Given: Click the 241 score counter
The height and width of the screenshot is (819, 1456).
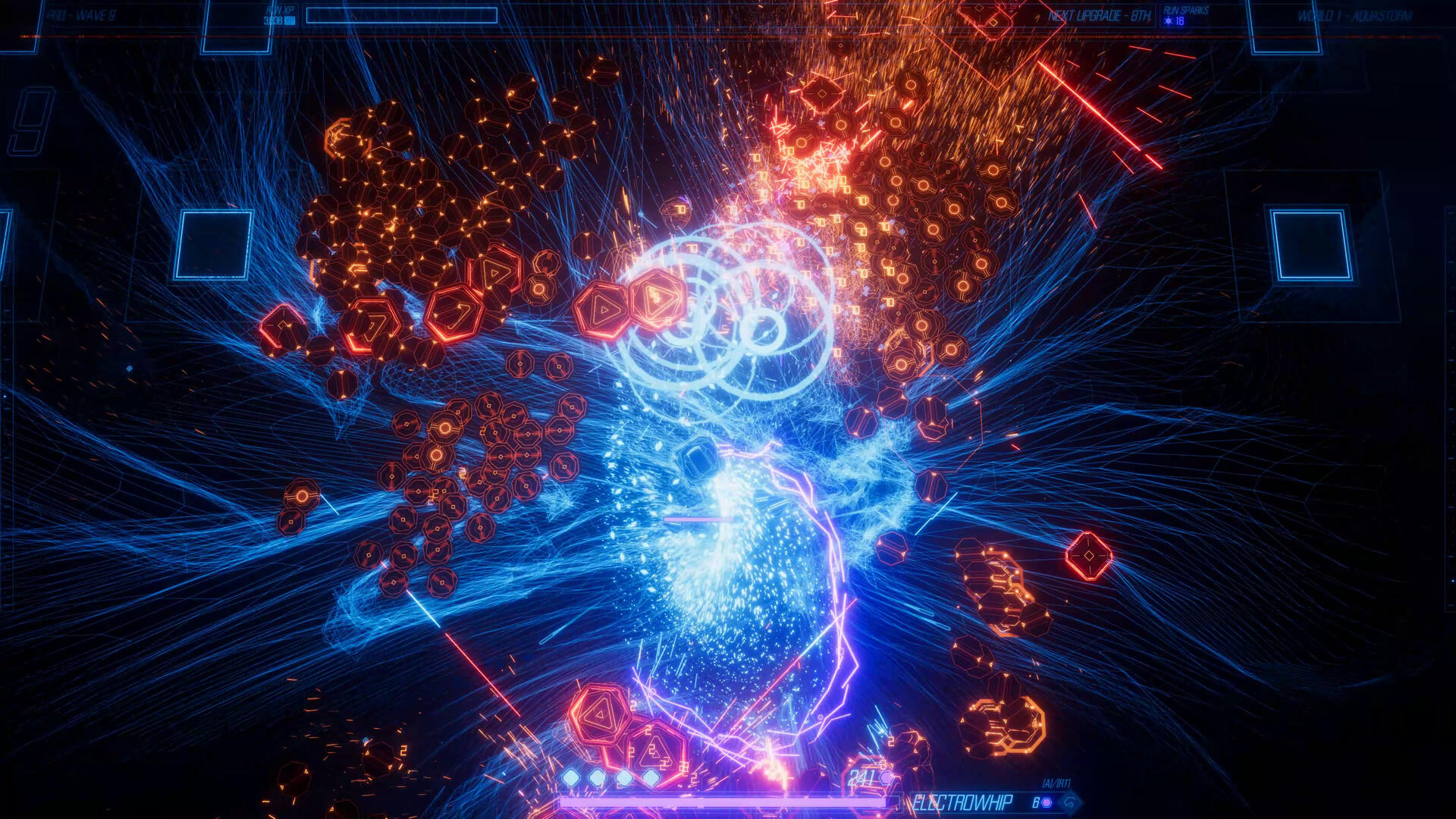Looking at the screenshot, I should (859, 777).
